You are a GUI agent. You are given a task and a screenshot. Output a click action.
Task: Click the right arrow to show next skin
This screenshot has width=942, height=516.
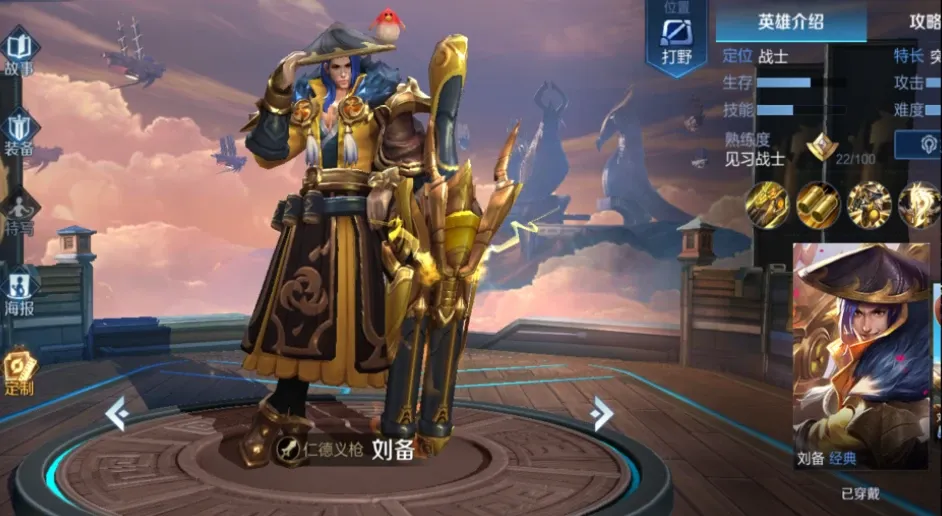(x=601, y=412)
